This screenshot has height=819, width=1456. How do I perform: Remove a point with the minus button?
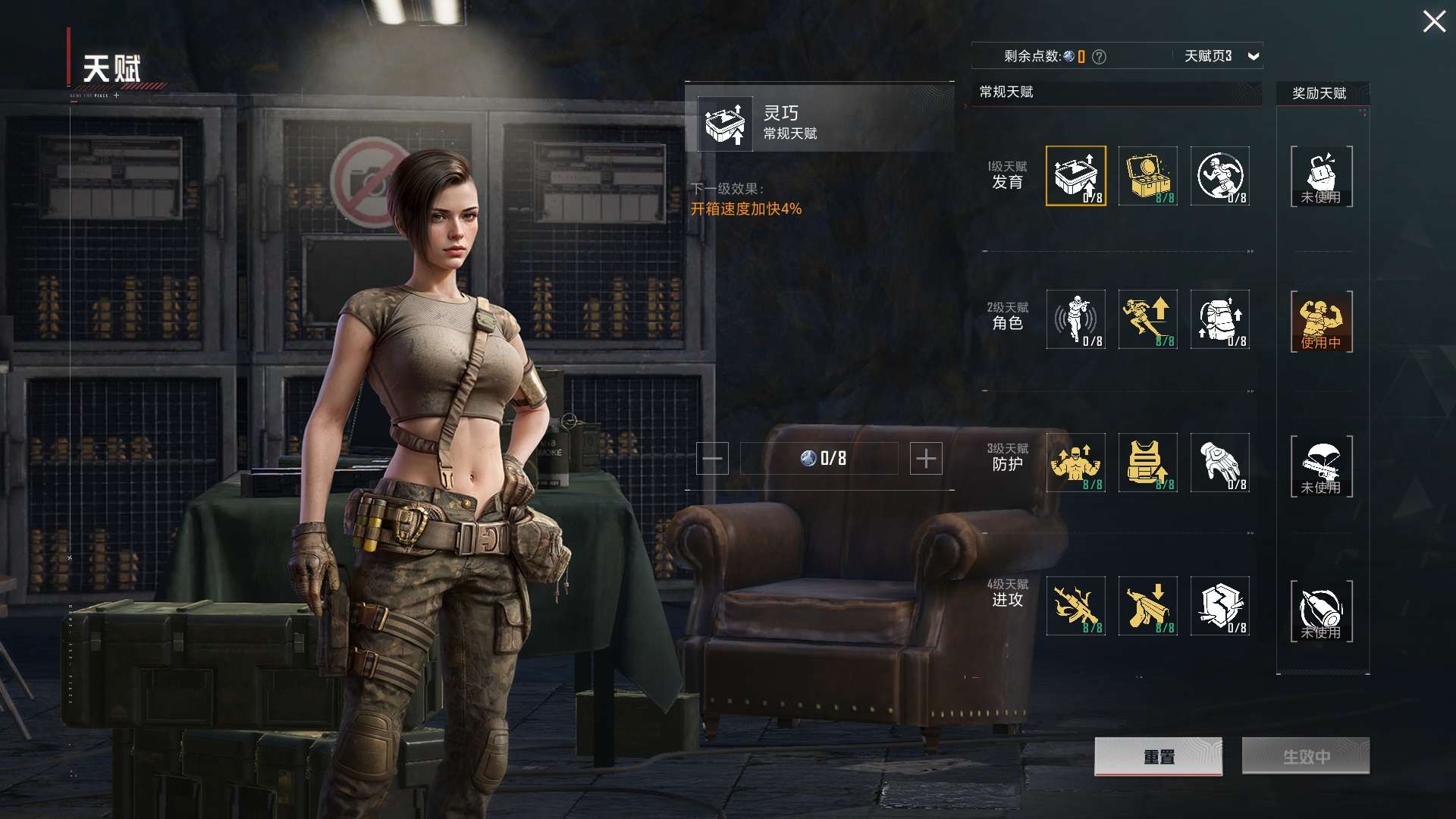click(712, 459)
